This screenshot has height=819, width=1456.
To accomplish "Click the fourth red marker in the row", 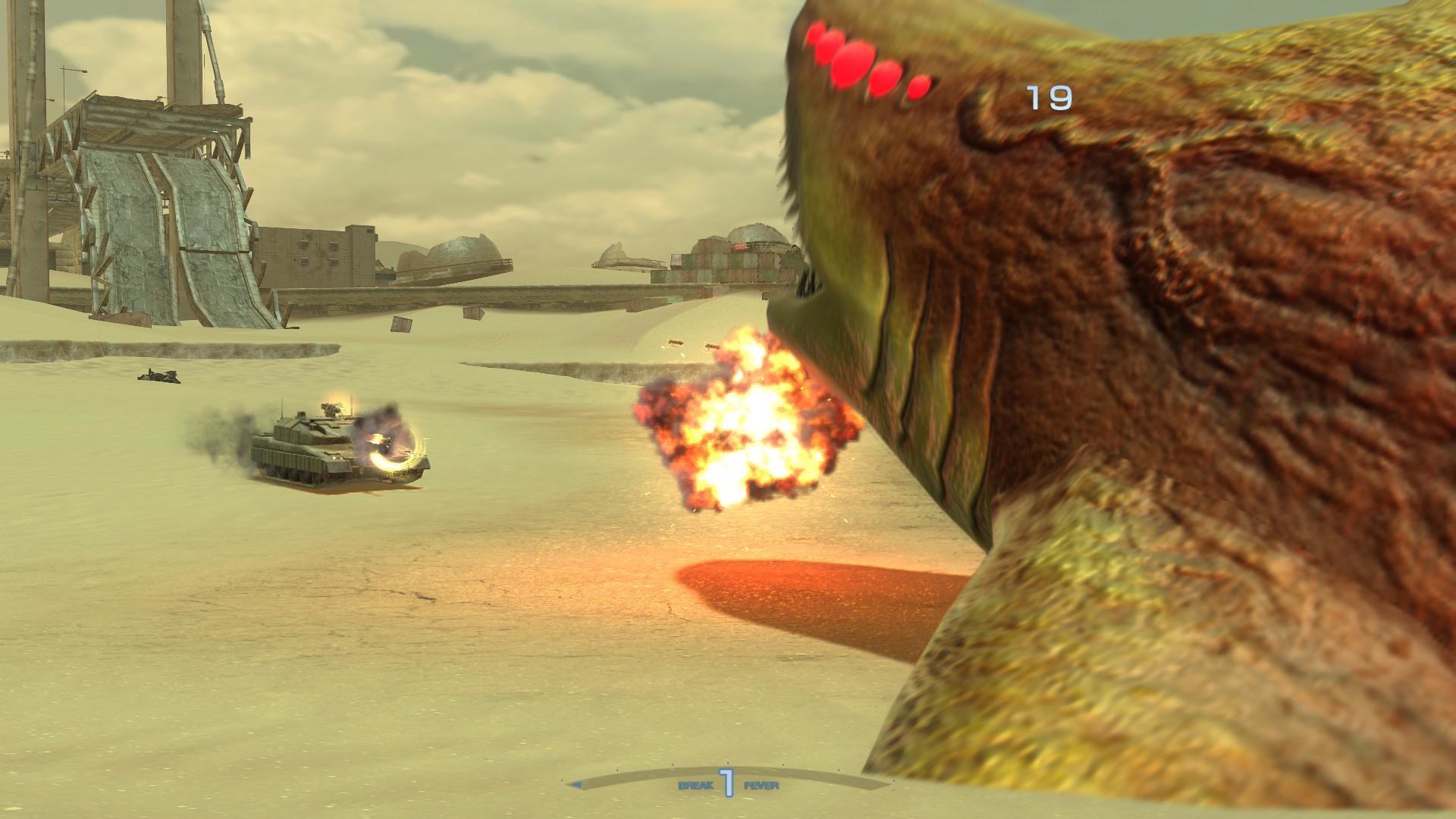I will 887,78.
